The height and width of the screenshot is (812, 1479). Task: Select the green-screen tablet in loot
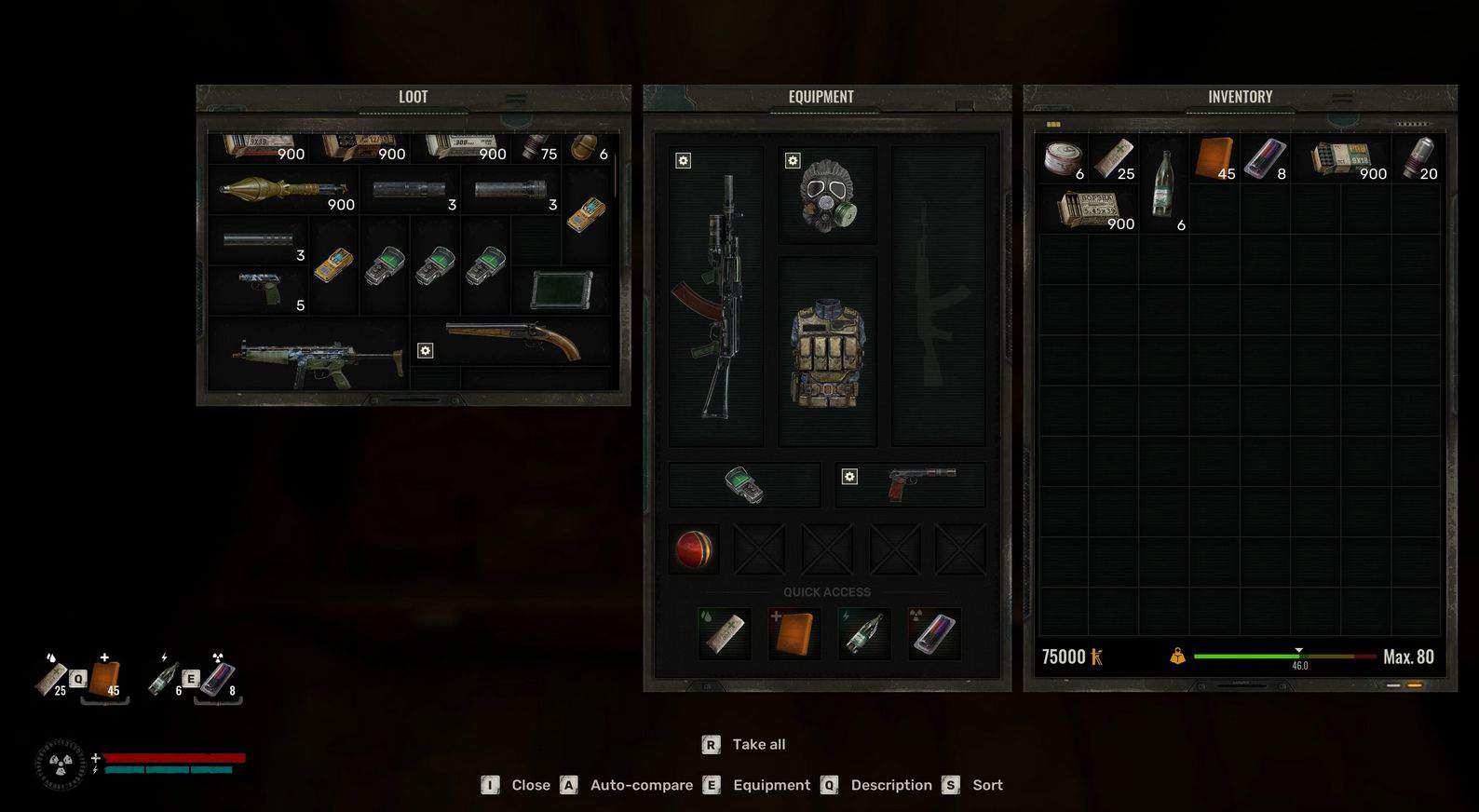point(562,290)
